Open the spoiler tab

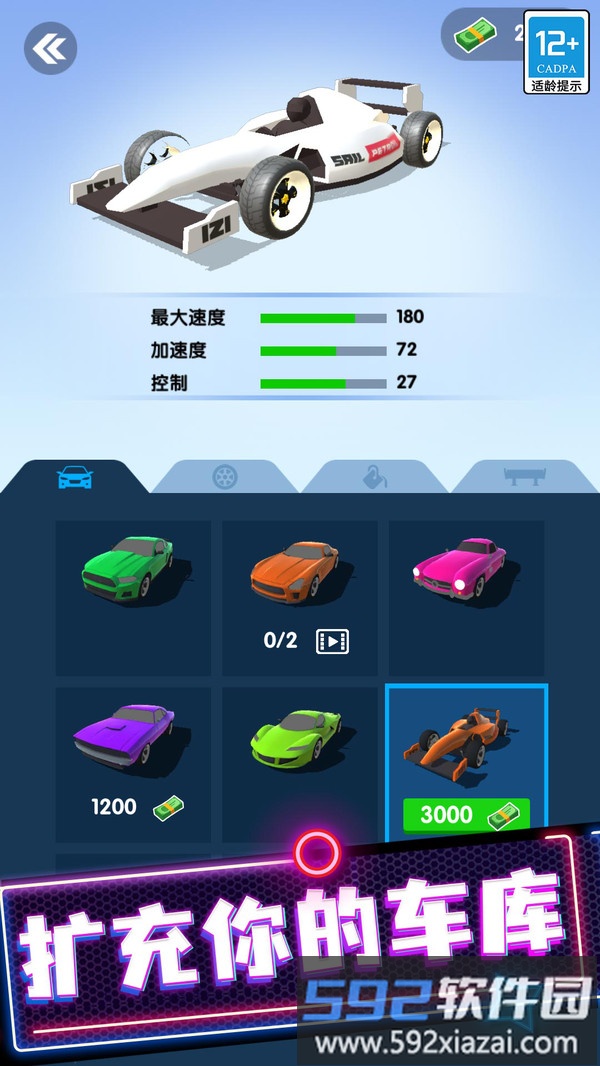tap(523, 478)
